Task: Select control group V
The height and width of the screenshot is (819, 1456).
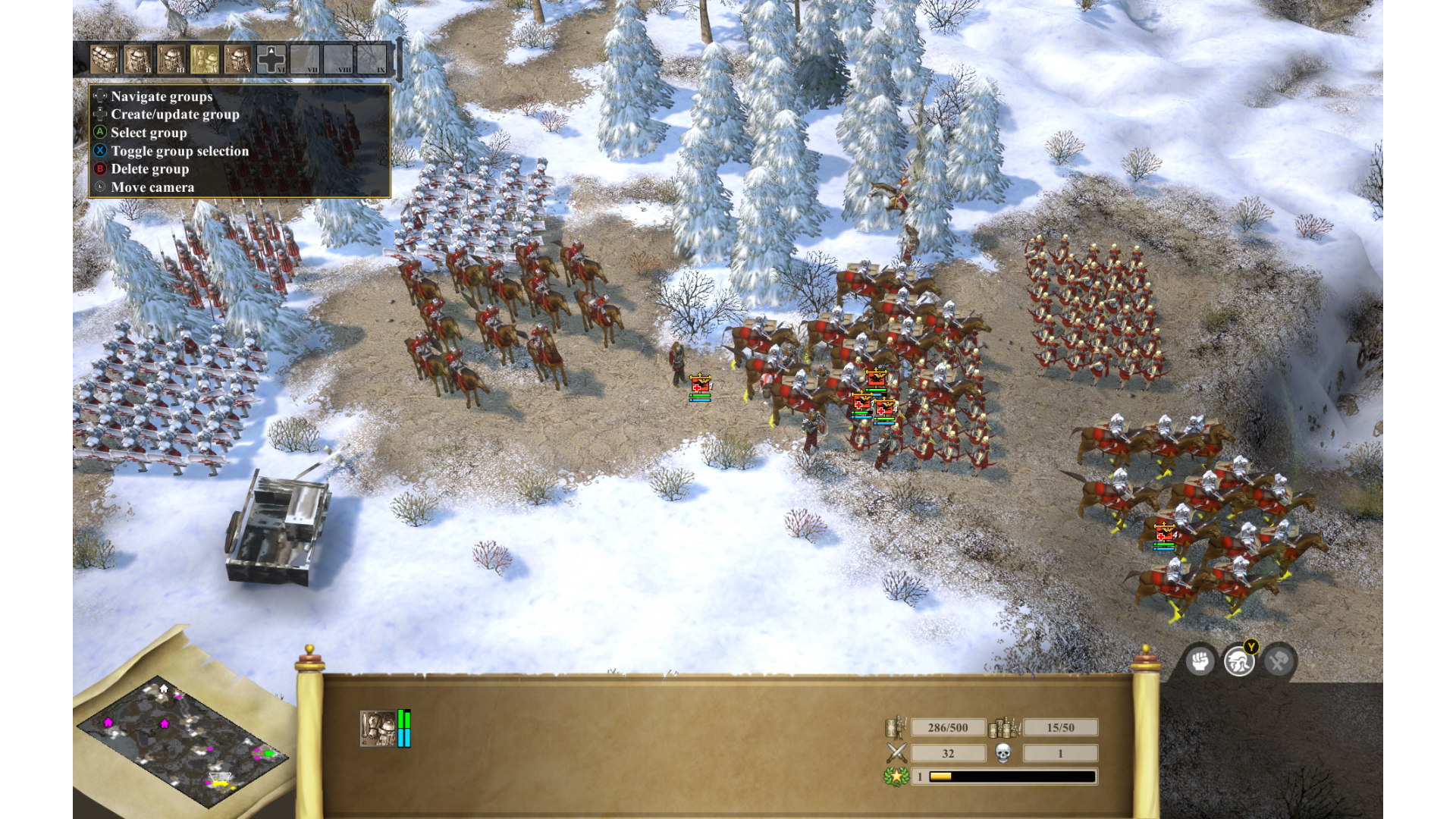Action: click(238, 59)
